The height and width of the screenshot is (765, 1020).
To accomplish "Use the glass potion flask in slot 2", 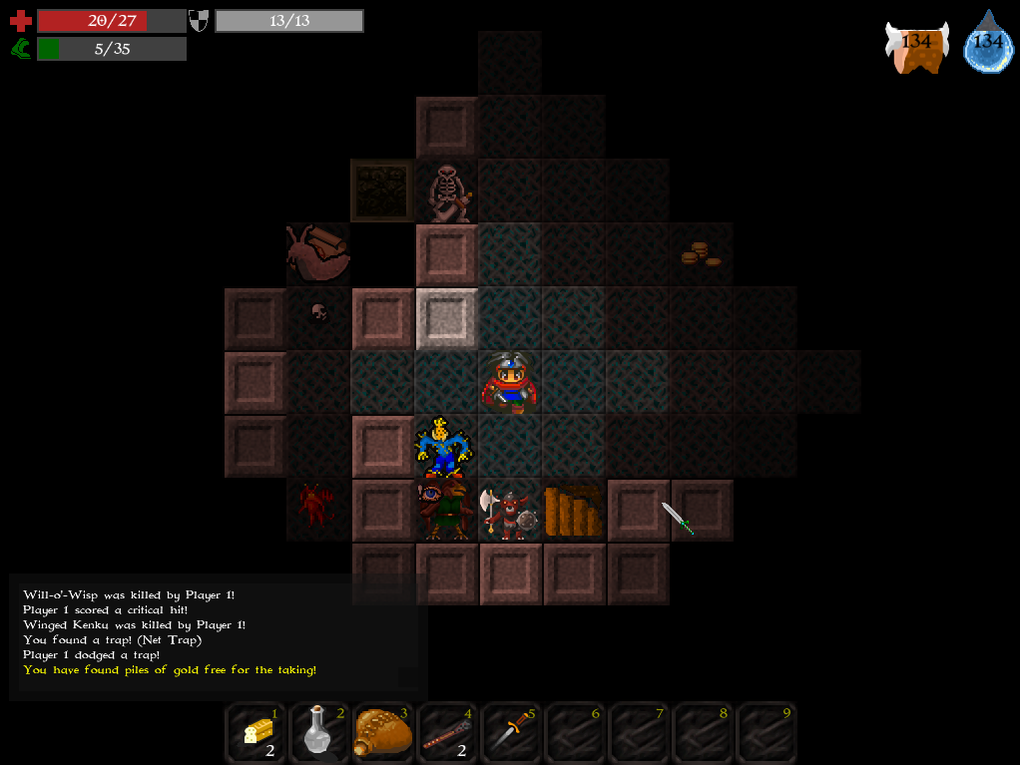I will click(x=320, y=734).
